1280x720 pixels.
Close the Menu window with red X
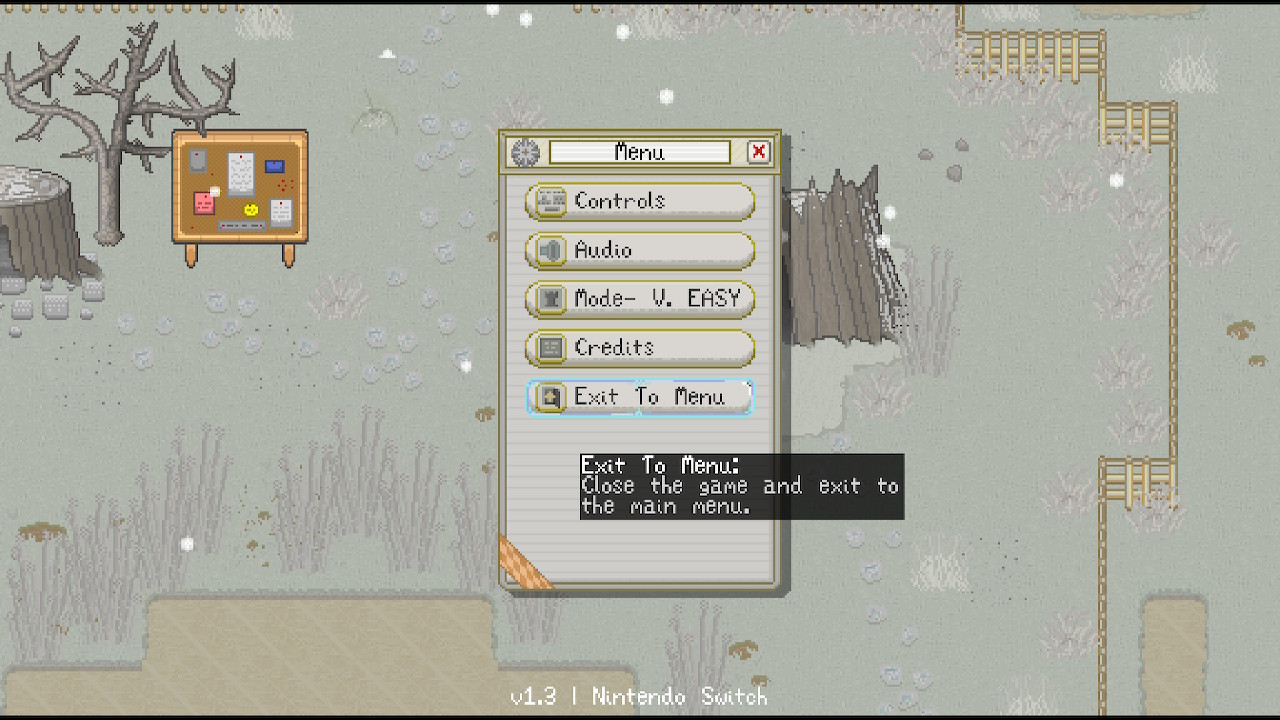[759, 152]
